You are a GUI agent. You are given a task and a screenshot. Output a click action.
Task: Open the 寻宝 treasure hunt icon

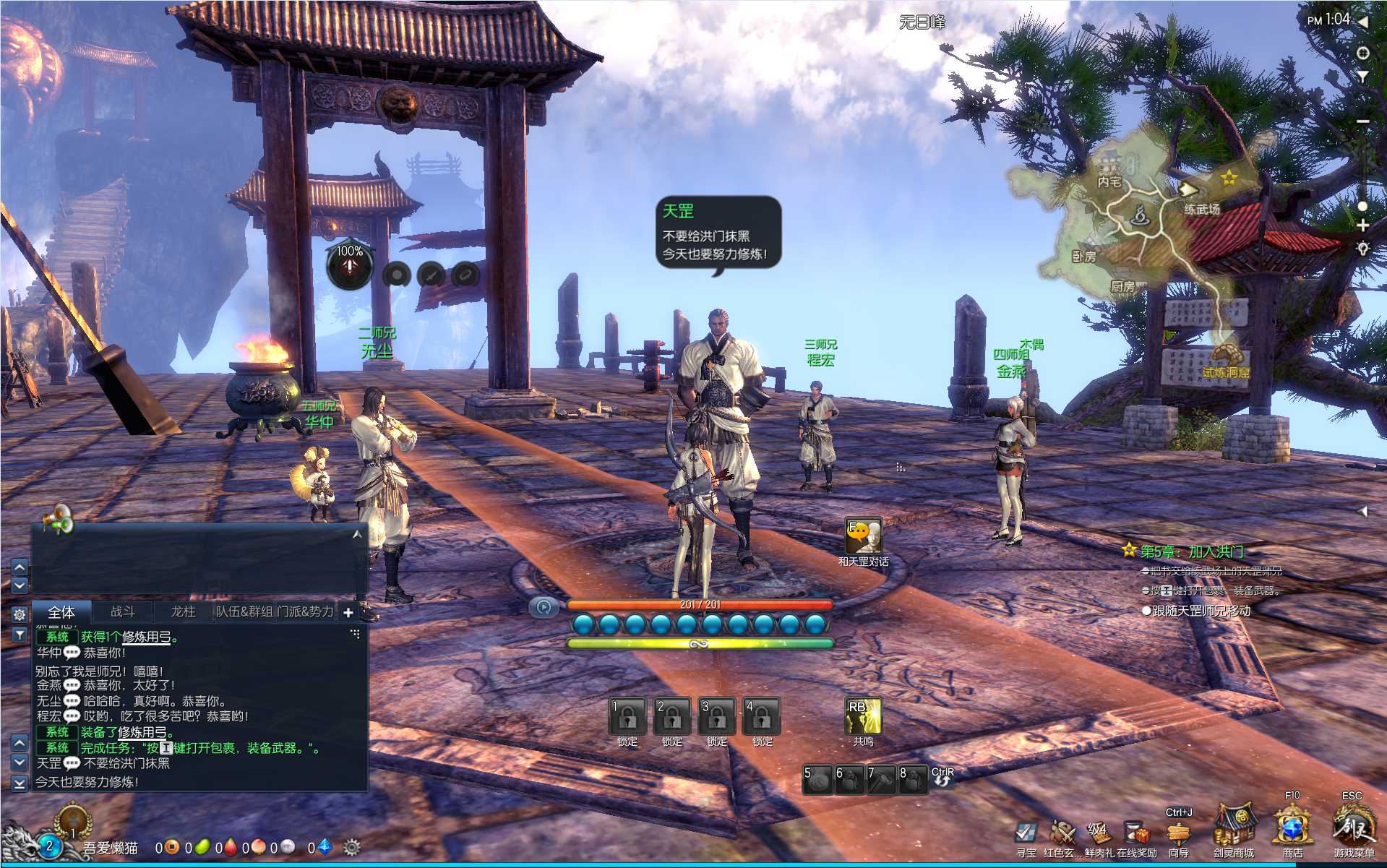1026,833
